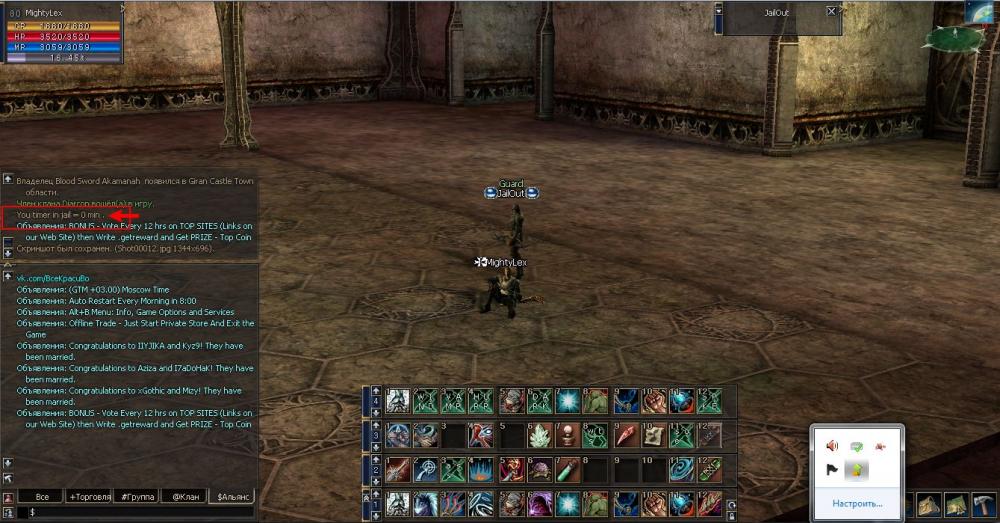Activate the crosshair target skill in row 2
1000x523 pixels.
[x=426, y=469]
